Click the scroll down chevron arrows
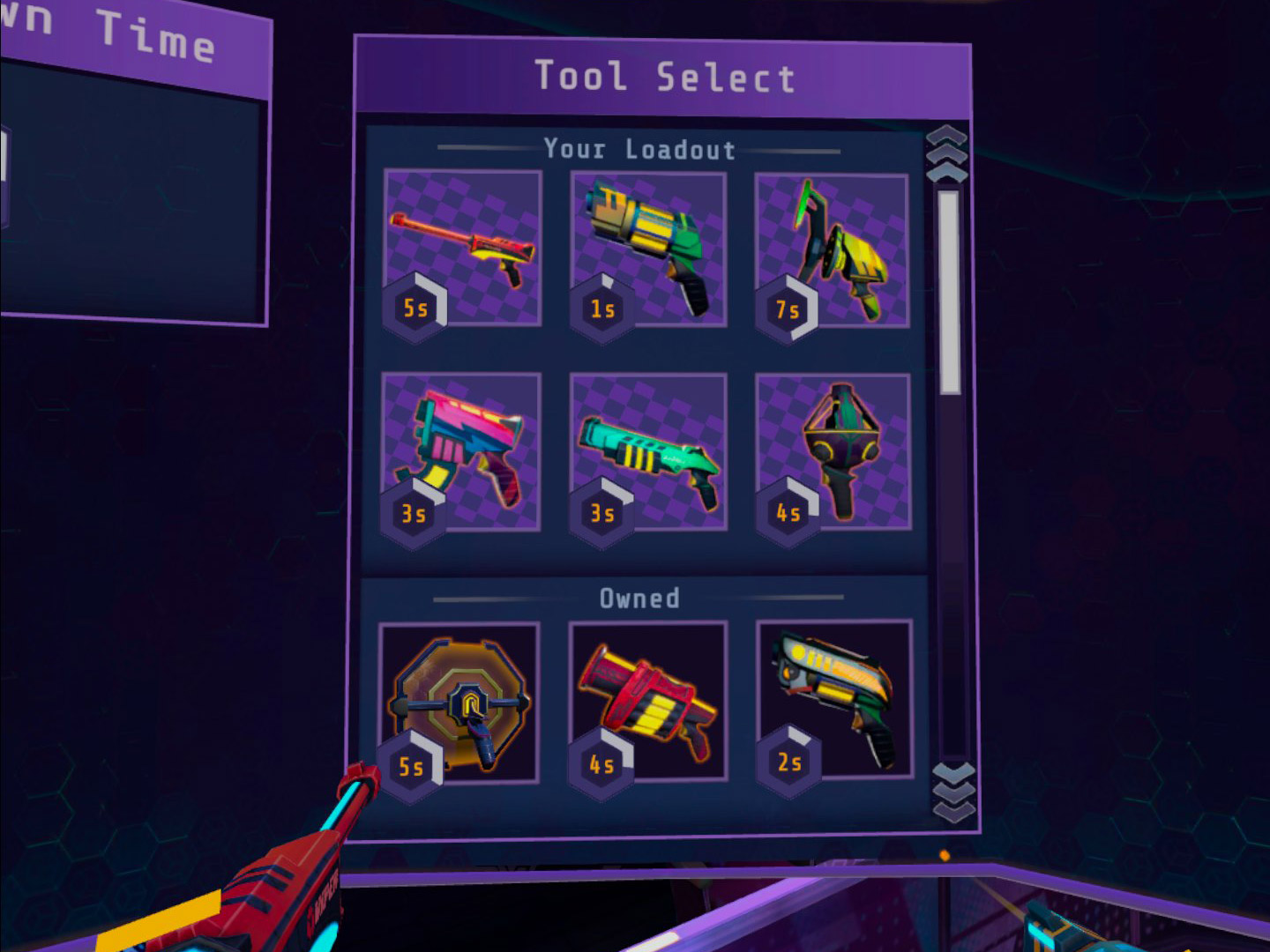 pos(953,791)
